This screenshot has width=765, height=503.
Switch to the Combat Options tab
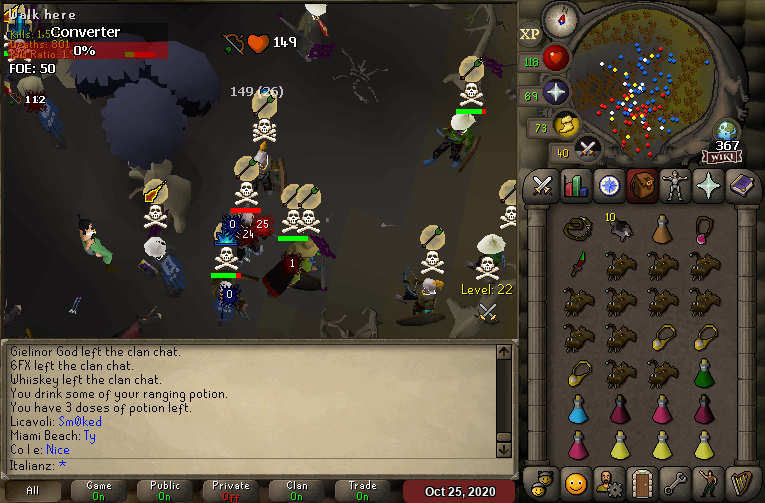click(542, 186)
